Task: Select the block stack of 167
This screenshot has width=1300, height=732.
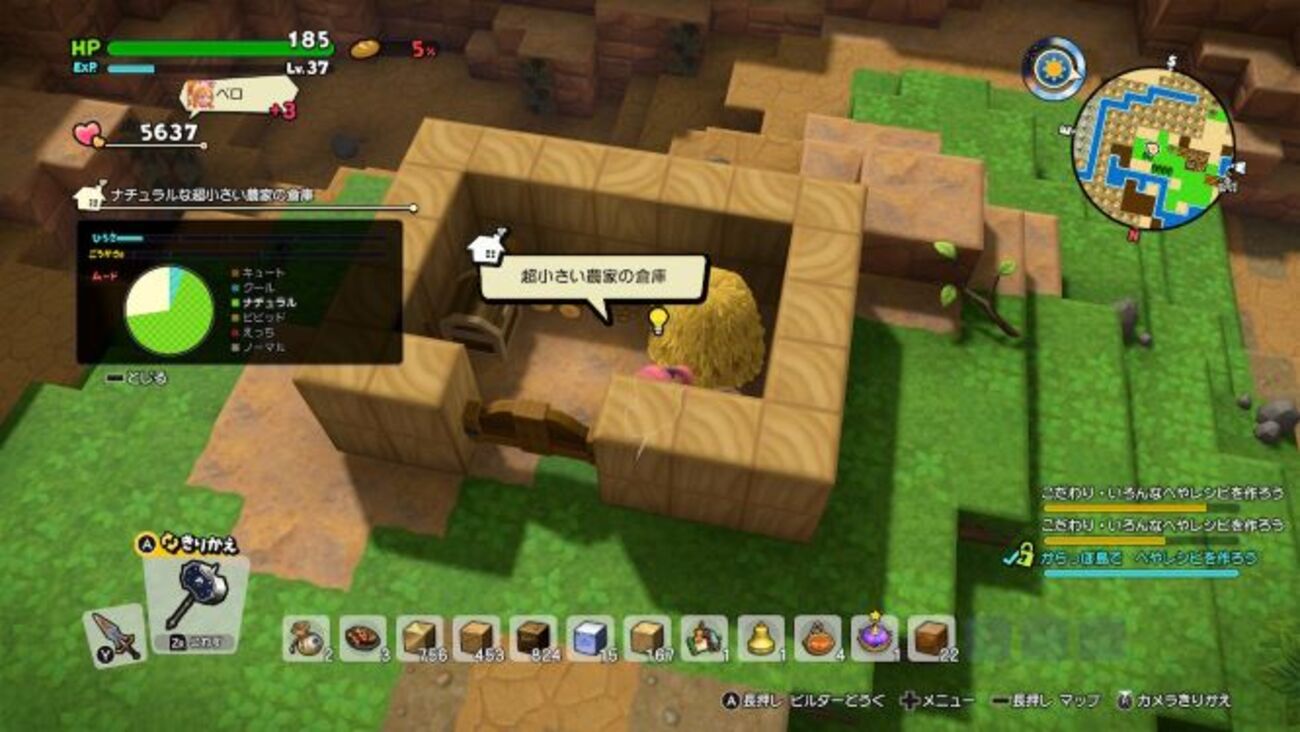Action: pyautogui.click(x=647, y=638)
